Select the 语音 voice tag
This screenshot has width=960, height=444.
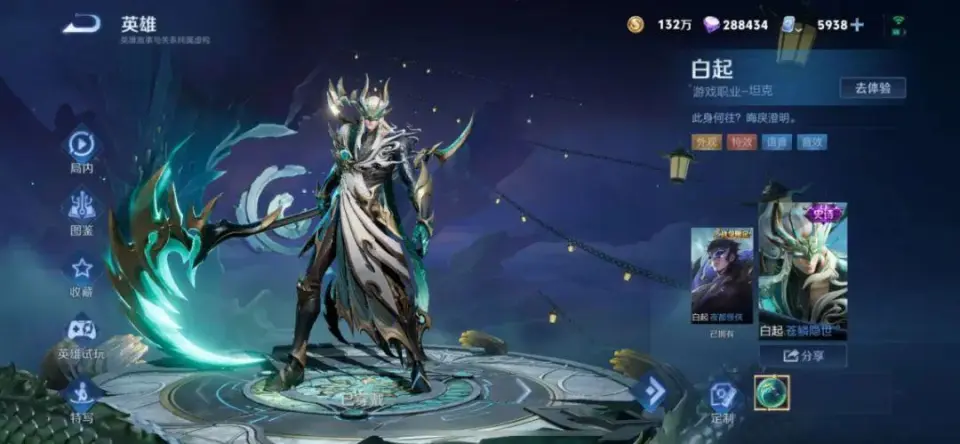(776, 142)
